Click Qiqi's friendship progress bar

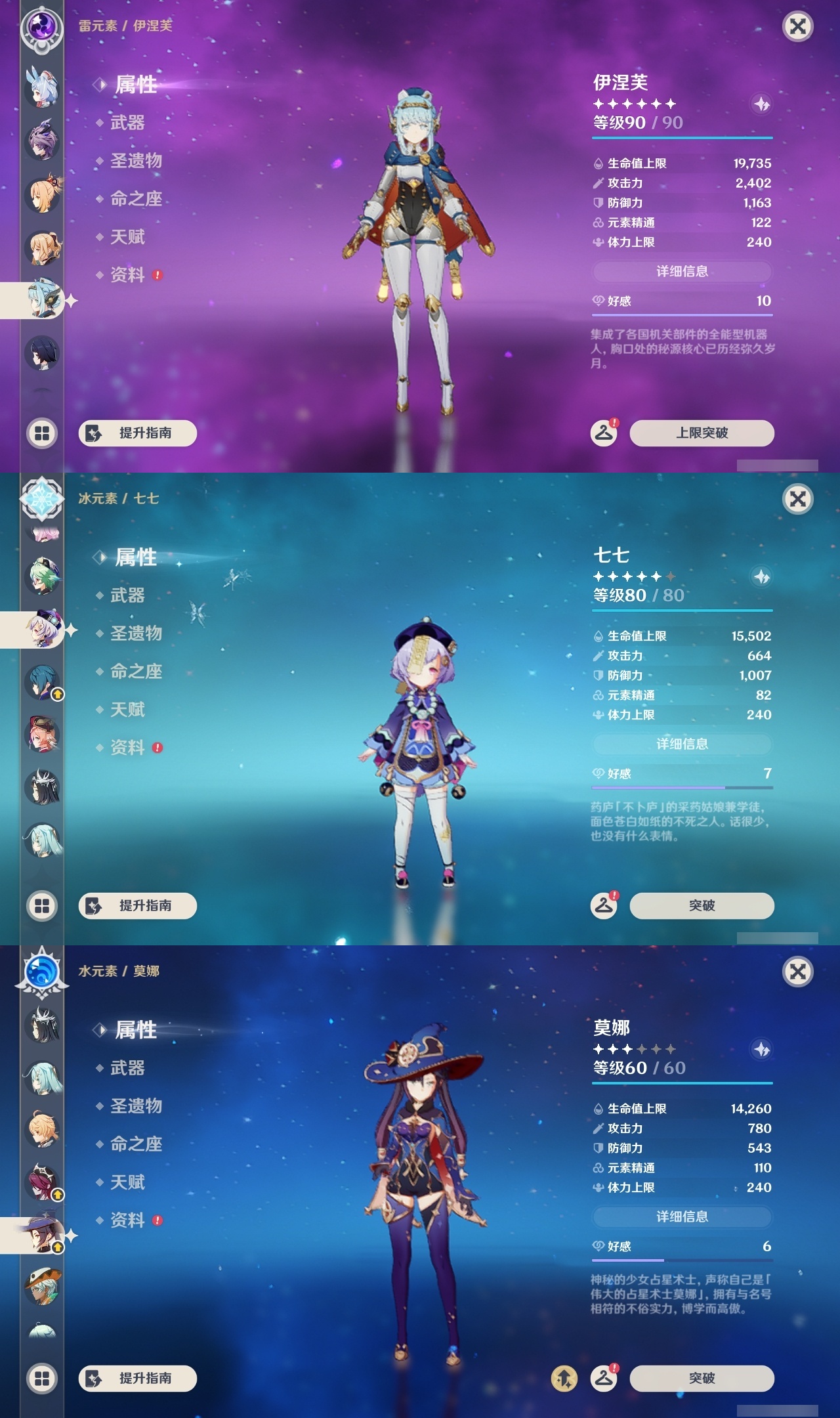point(682,786)
